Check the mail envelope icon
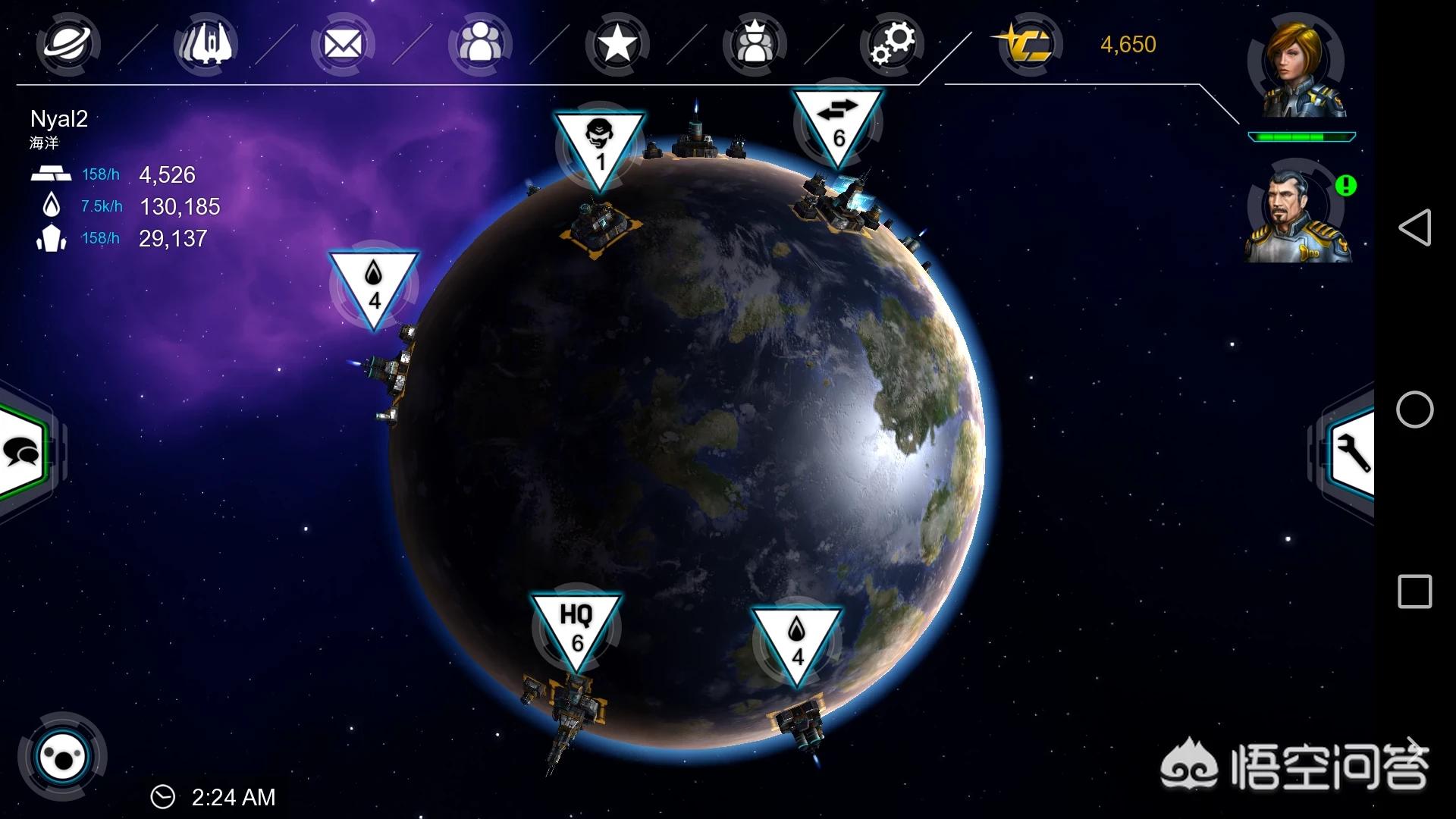The image size is (1456, 819). 343,45
